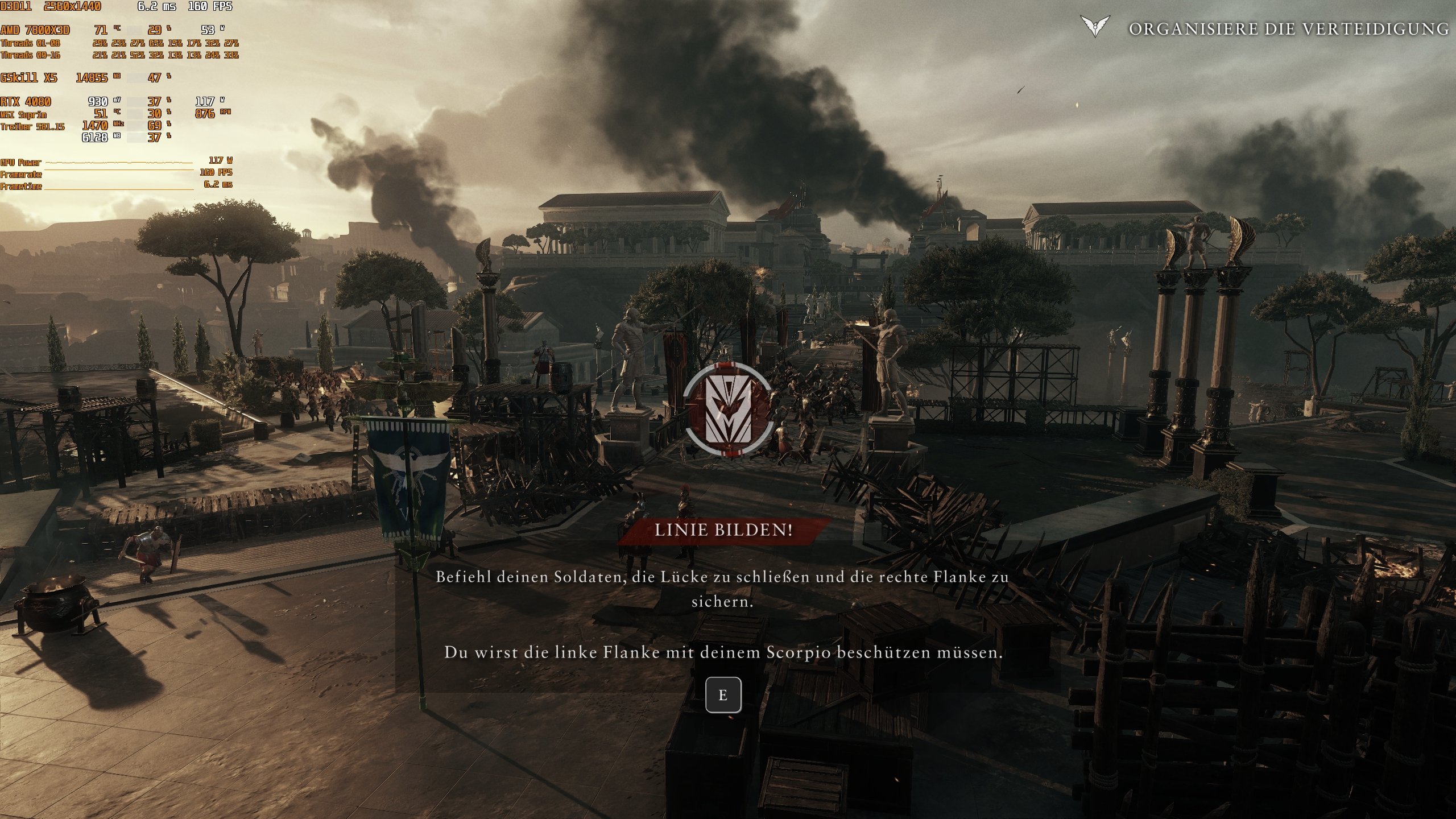Expand the Threads 09-16 usage row
Image resolution: width=1456 pixels, height=819 pixels.
[x=31, y=56]
